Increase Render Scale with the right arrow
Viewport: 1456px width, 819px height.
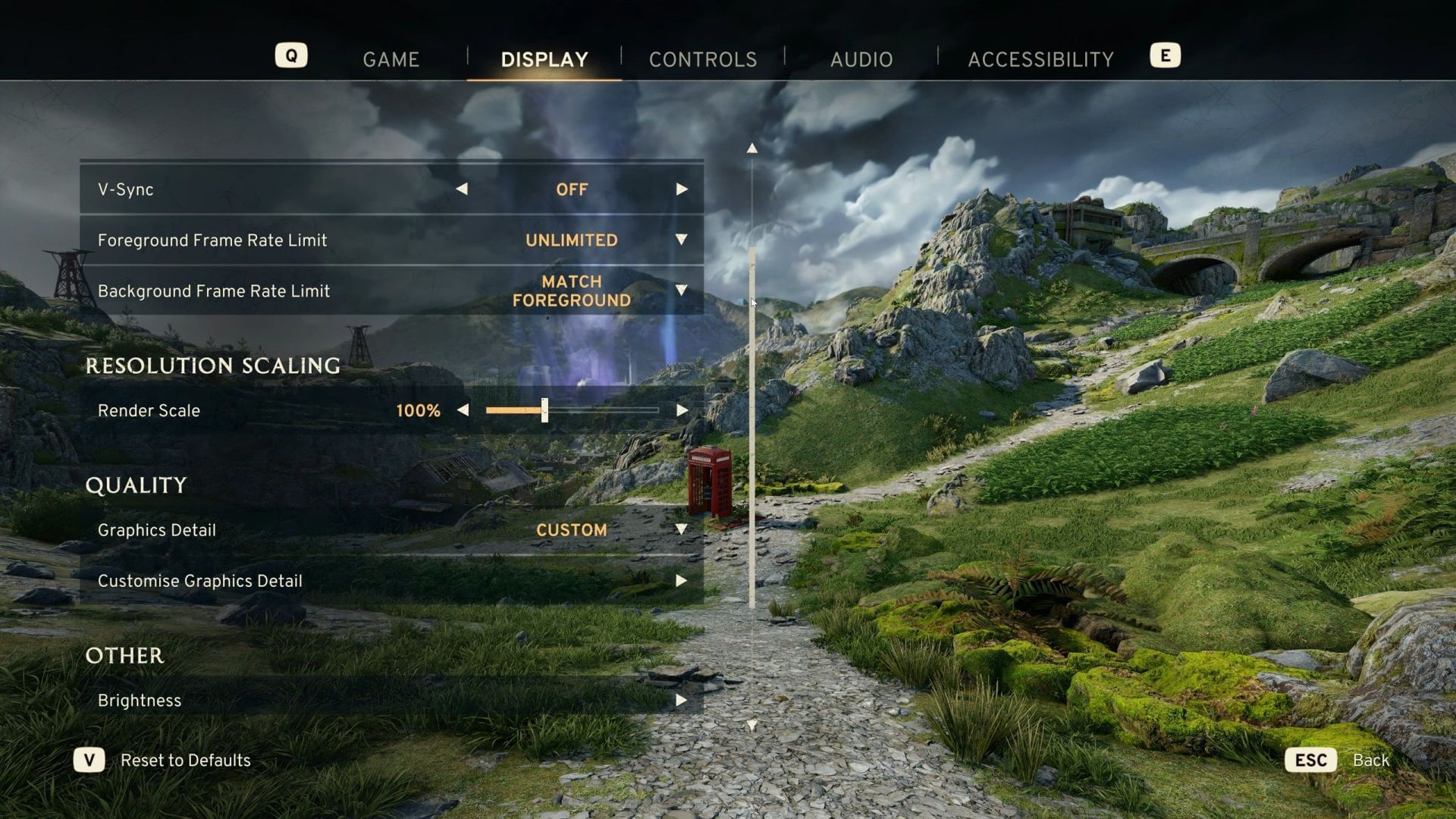682,410
